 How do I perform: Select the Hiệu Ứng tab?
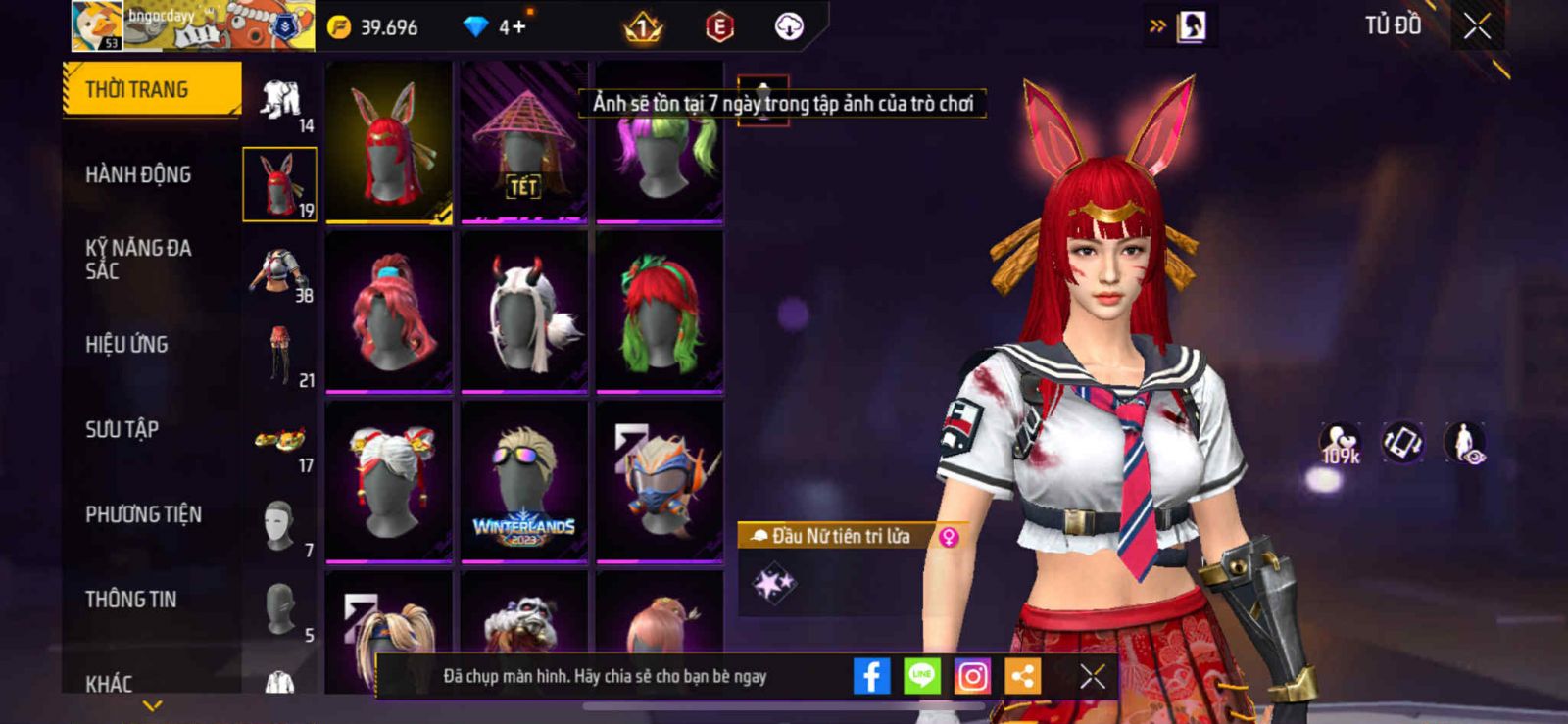(126, 345)
